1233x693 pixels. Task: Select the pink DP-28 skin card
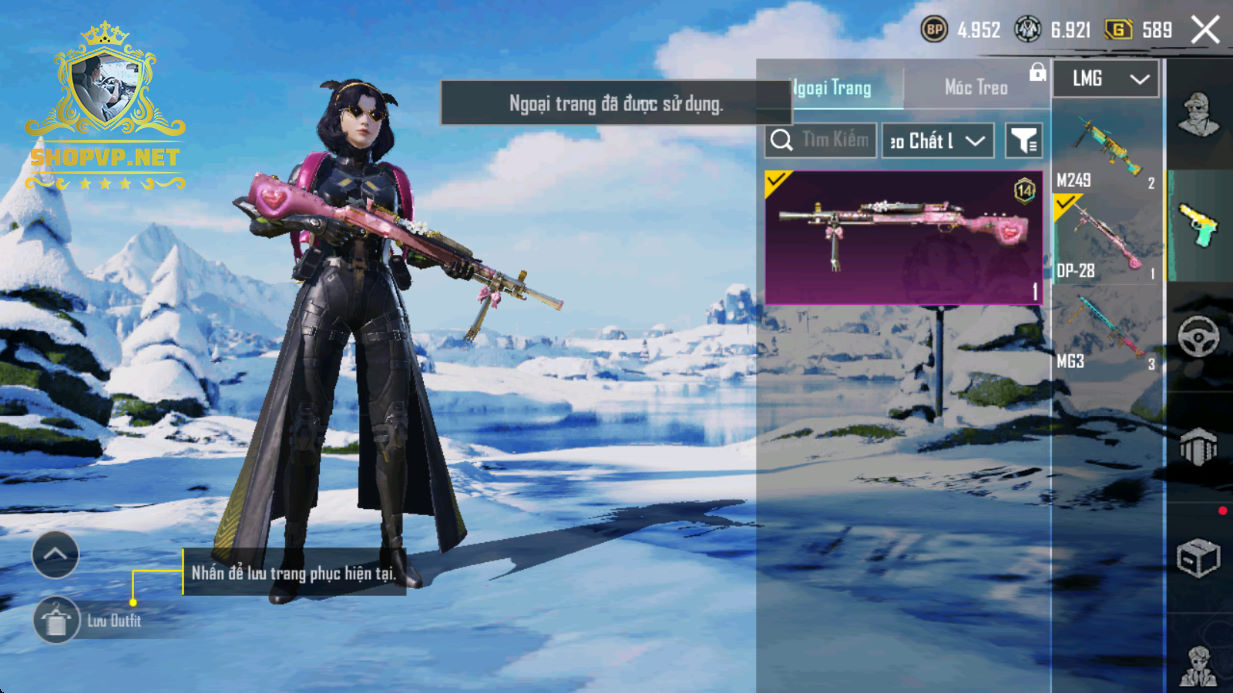coord(904,237)
